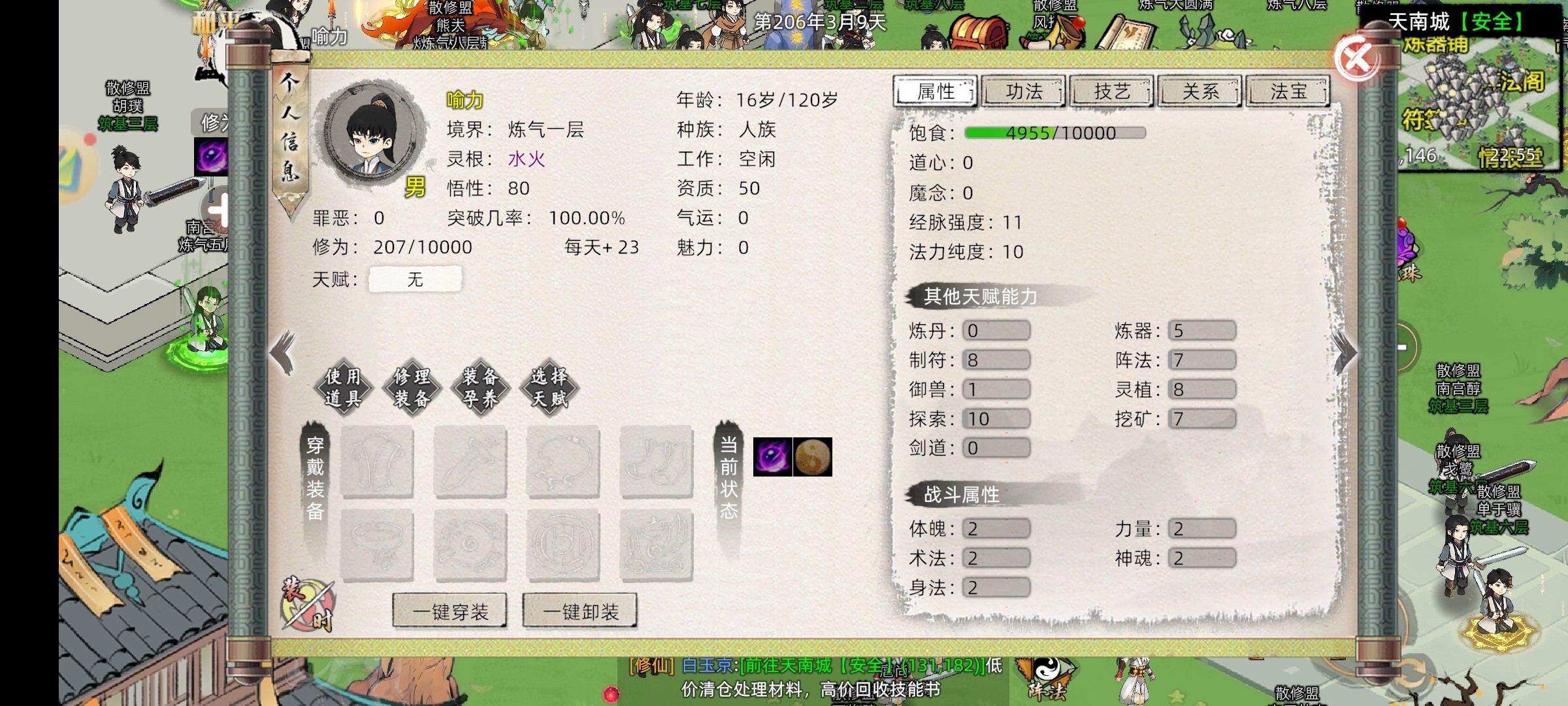Select an empty weapon equipment slot
The image size is (1568, 706).
coord(470,462)
